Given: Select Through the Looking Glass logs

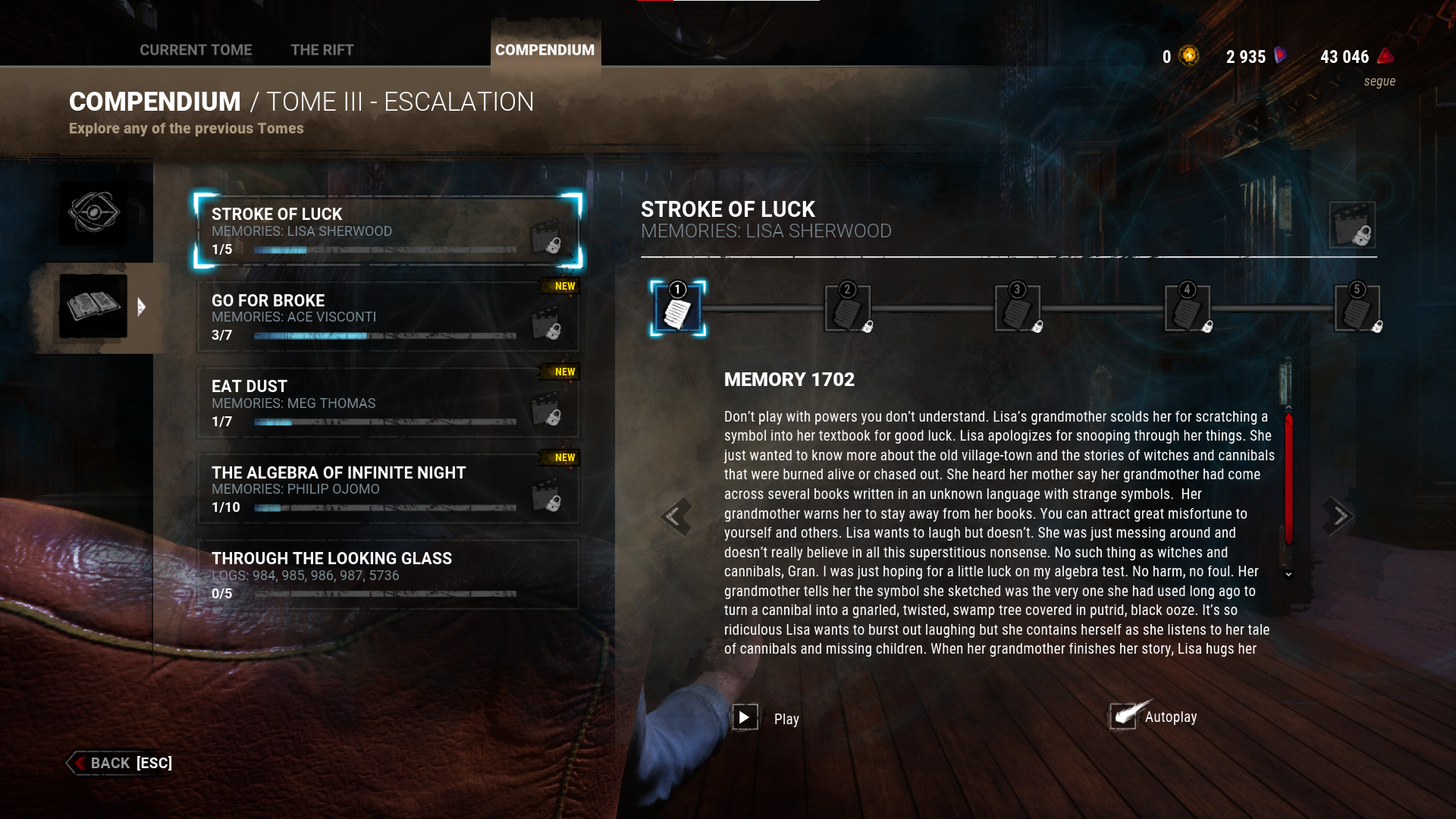Looking at the screenshot, I should [x=388, y=575].
